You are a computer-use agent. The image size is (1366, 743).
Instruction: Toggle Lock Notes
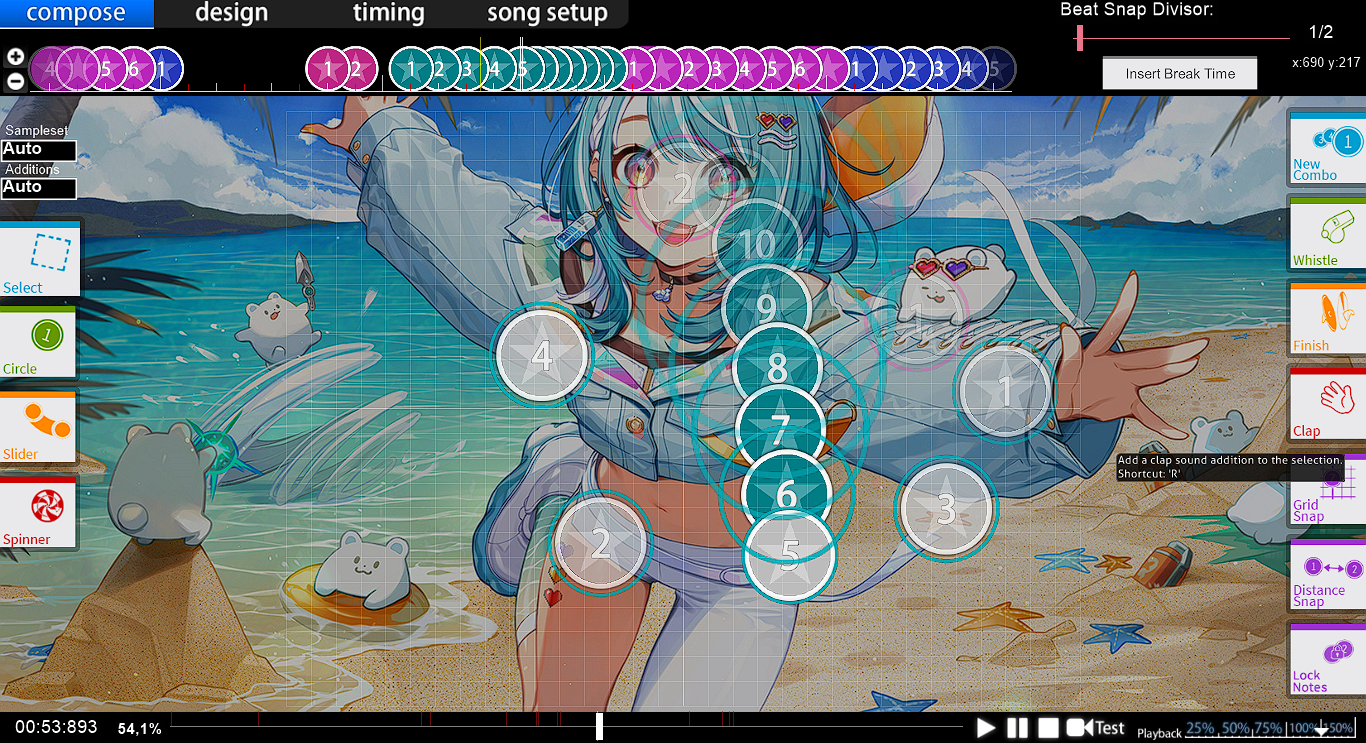pyautogui.click(x=1327, y=660)
